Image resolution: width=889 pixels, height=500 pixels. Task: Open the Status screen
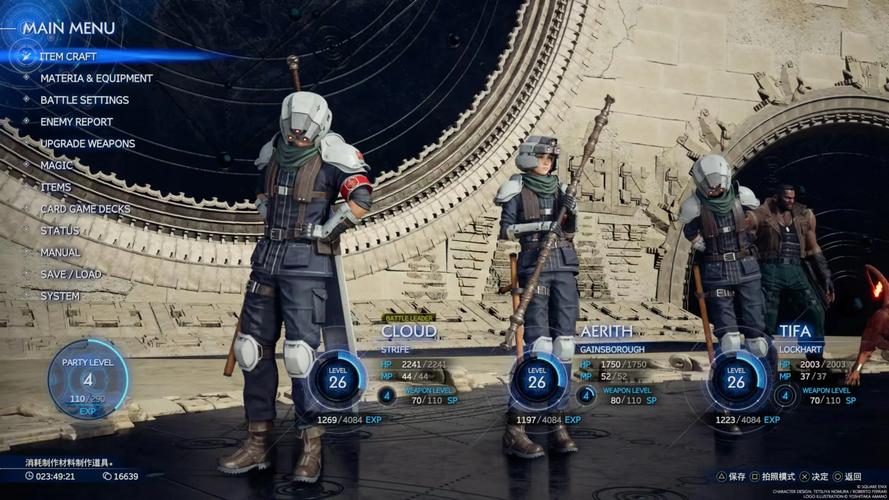(x=59, y=231)
